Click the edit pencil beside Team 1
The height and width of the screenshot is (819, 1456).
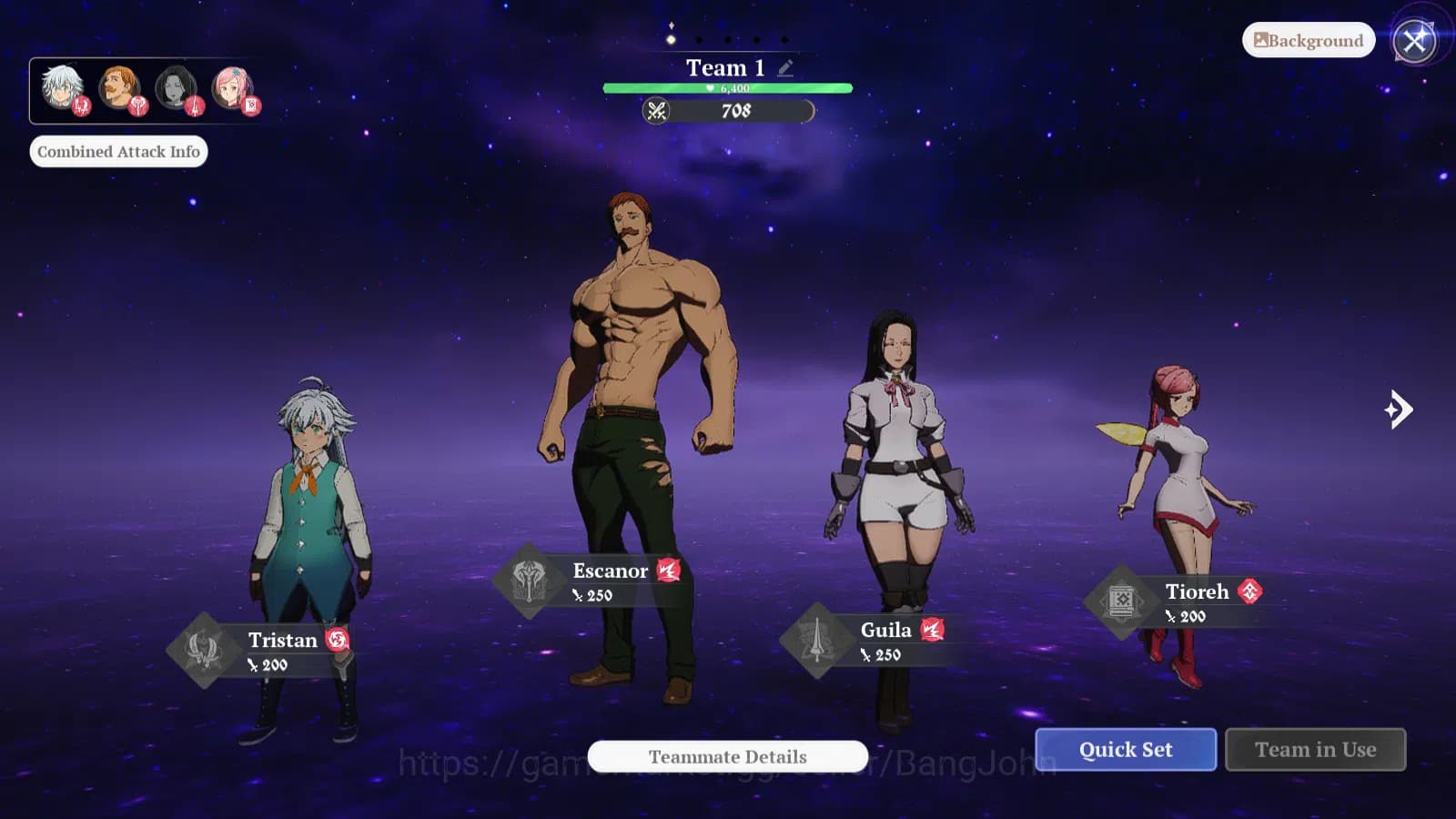(x=785, y=66)
